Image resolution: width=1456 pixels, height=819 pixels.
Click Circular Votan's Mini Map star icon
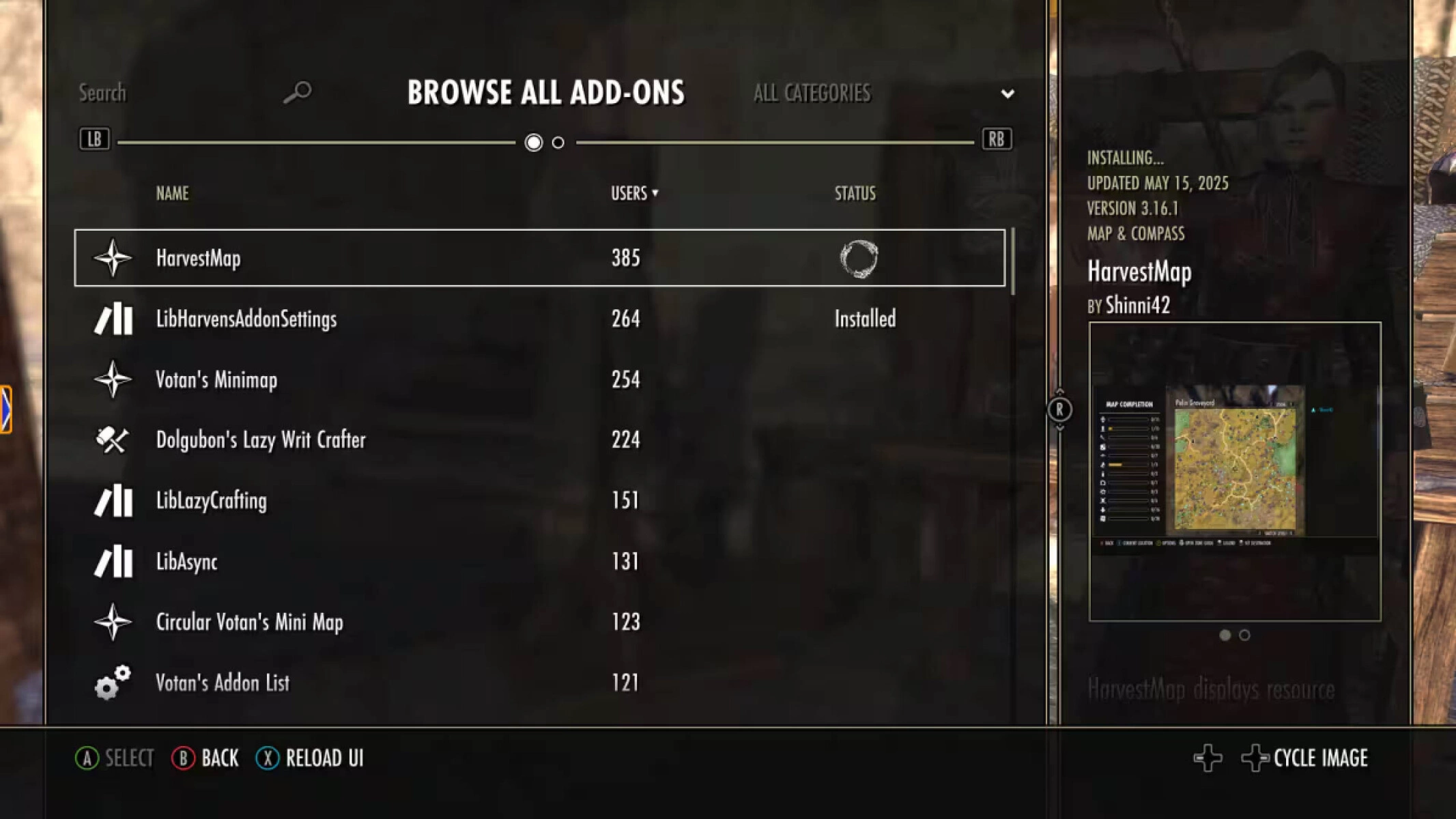113,622
